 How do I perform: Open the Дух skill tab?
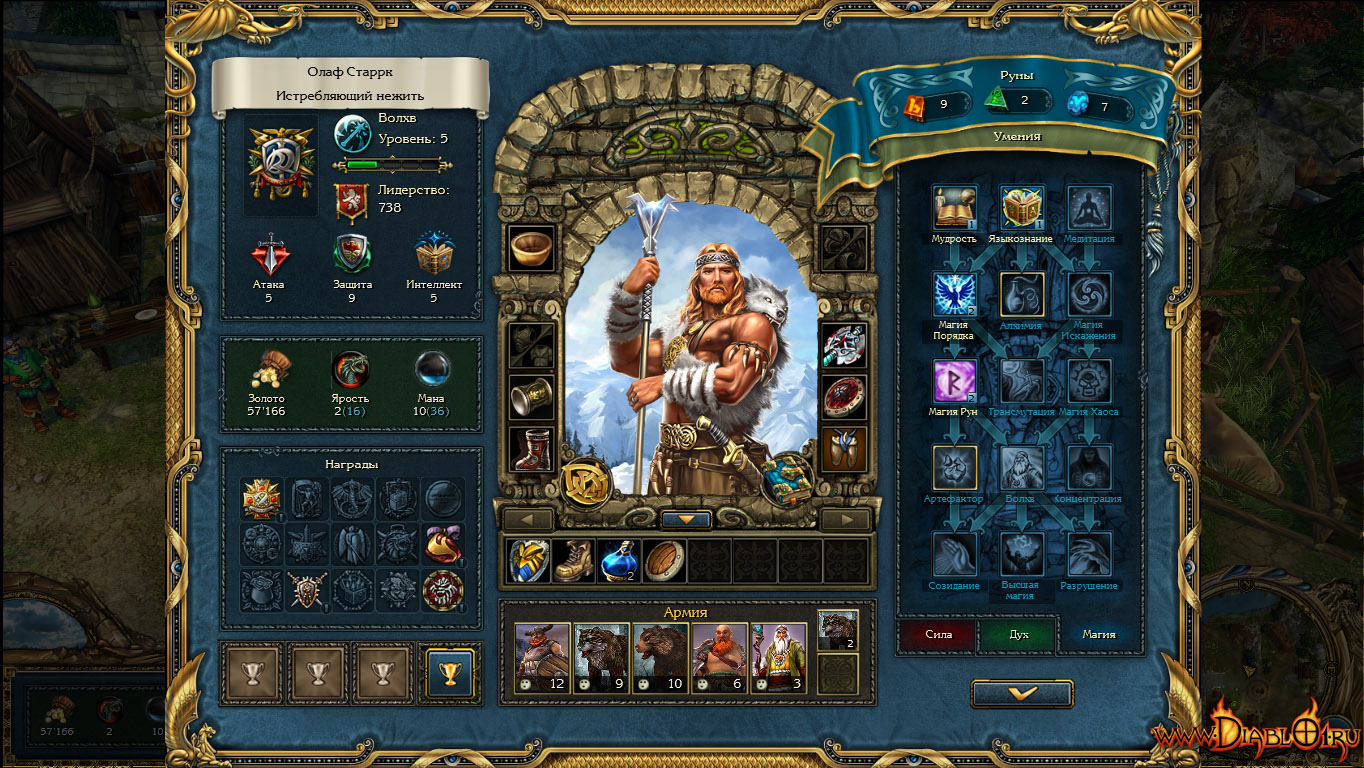click(1018, 634)
